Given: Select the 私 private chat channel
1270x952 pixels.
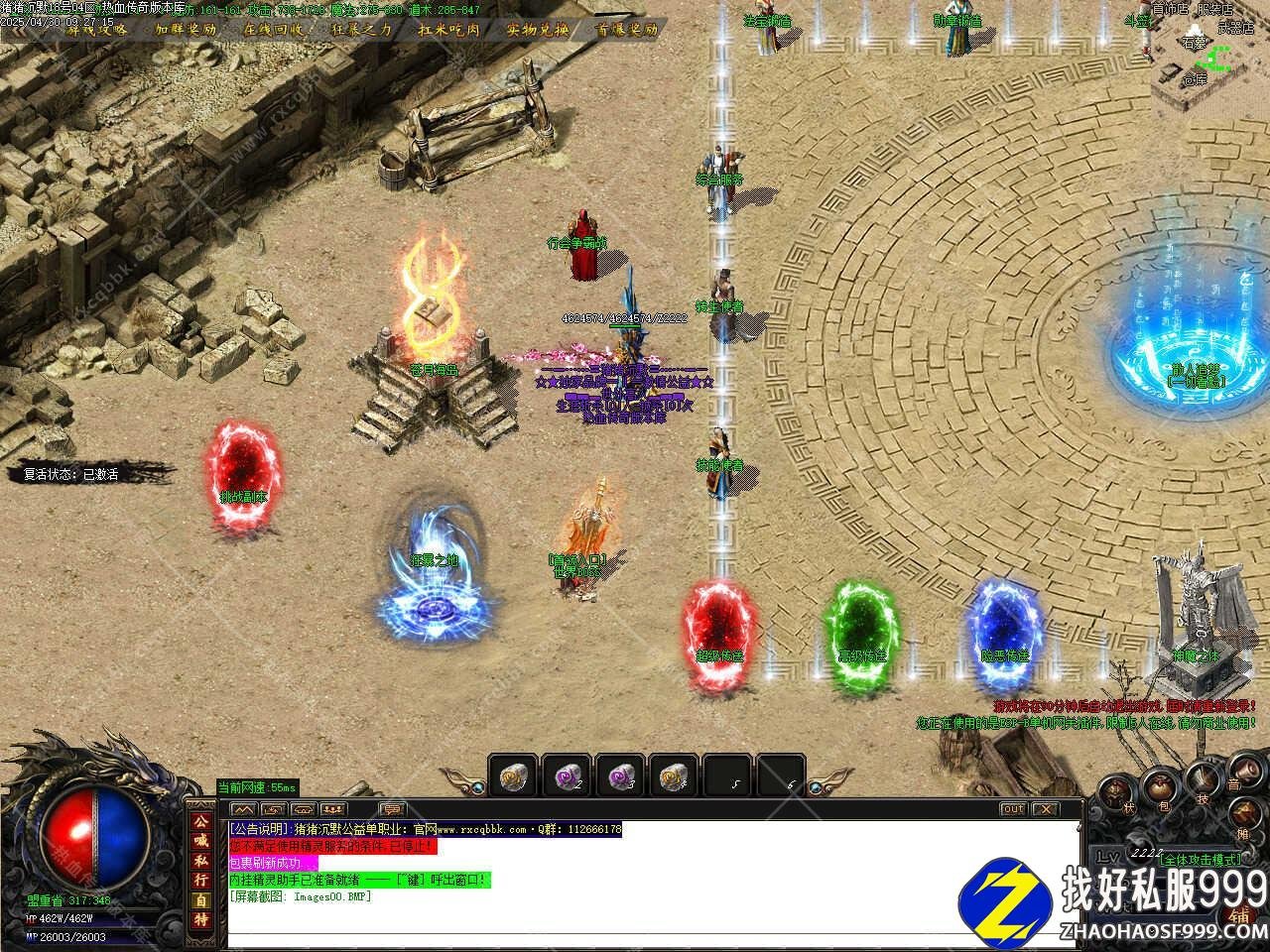Looking at the screenshot, I should tap(201, 861).
